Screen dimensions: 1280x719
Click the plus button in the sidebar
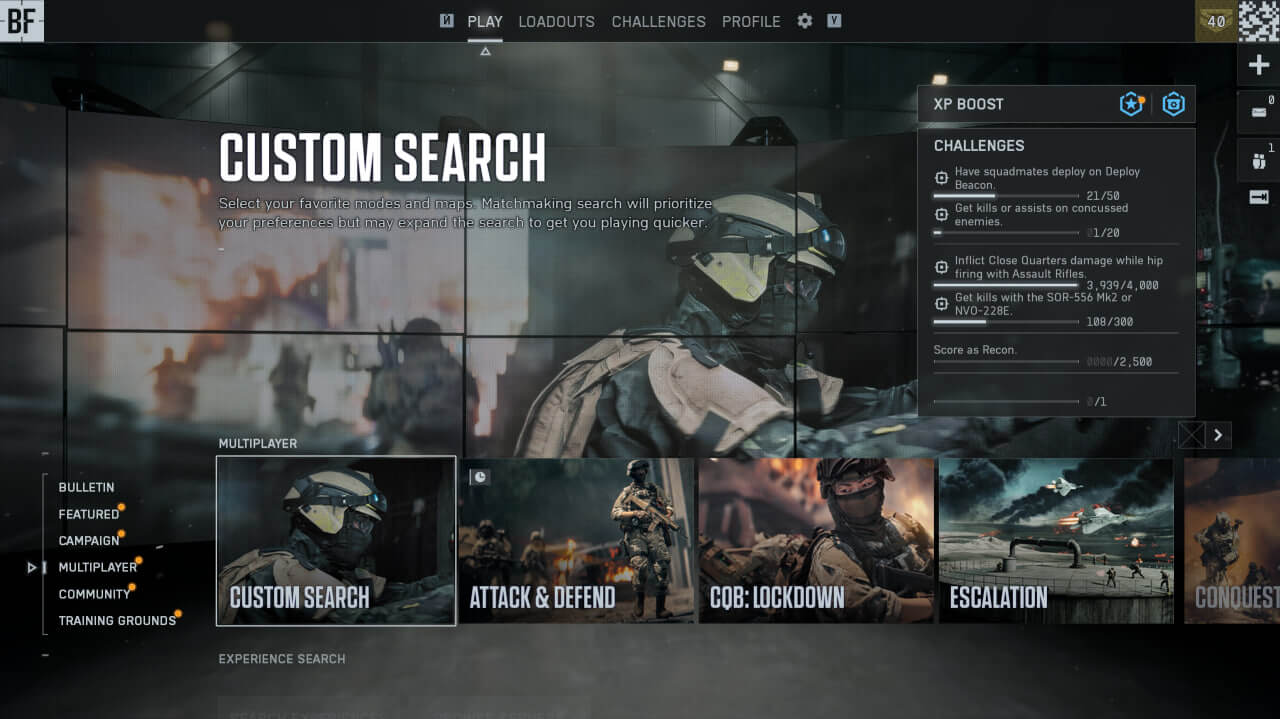click(x=1259, y=66)
